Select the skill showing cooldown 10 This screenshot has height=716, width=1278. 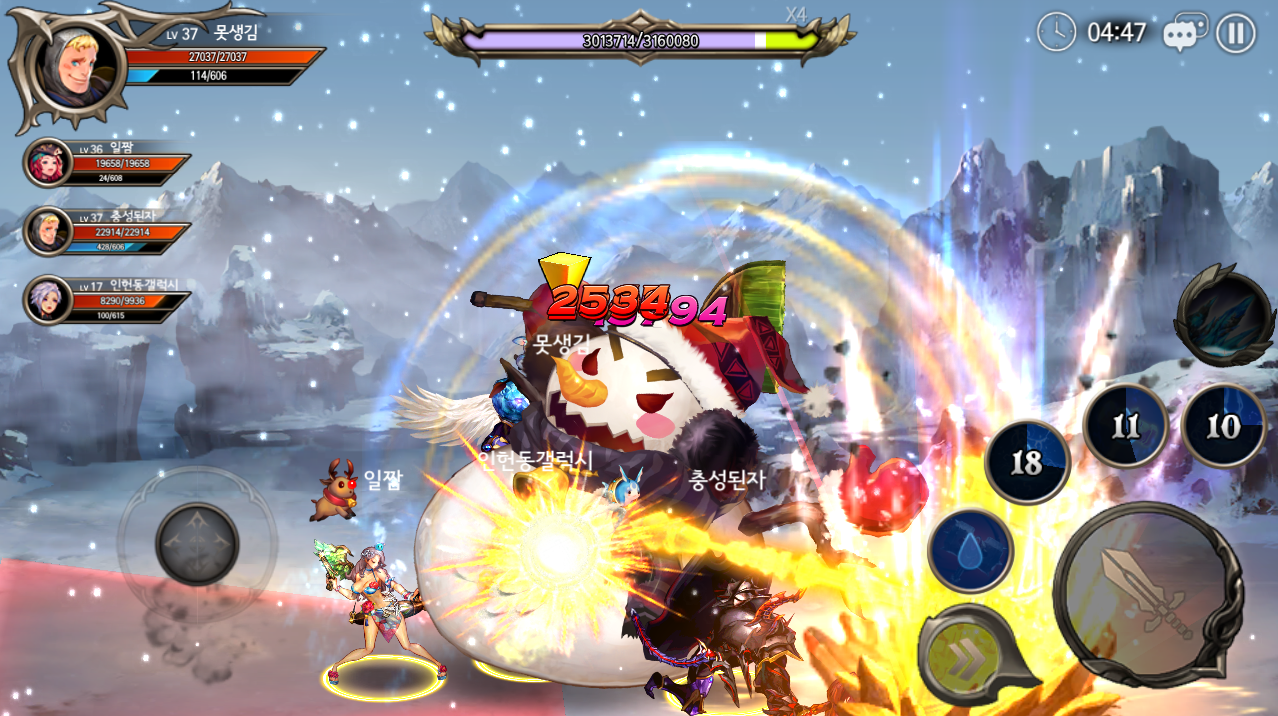[1222, 426]
